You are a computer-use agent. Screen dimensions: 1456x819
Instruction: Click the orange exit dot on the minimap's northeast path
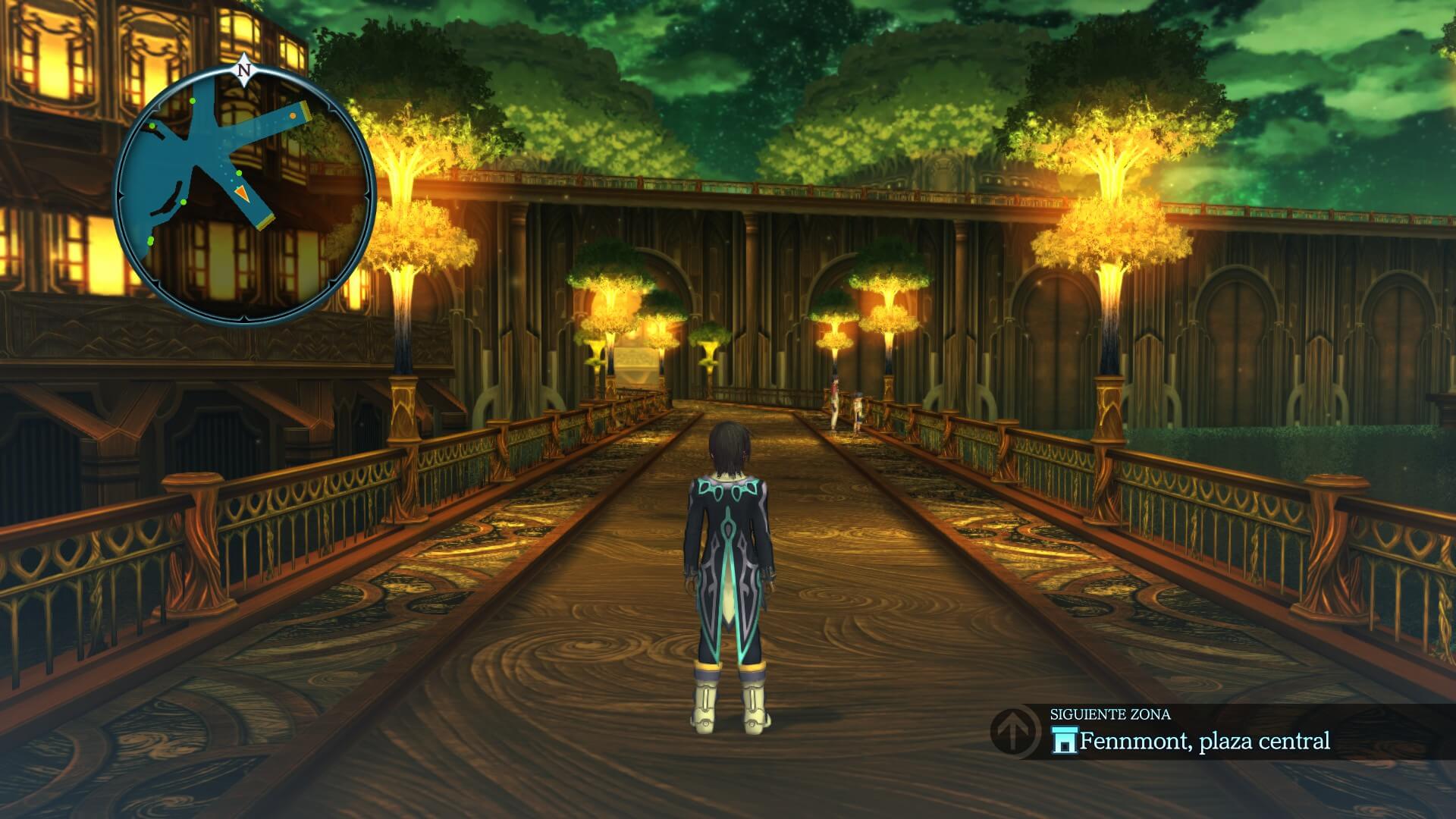pos(293,116)
